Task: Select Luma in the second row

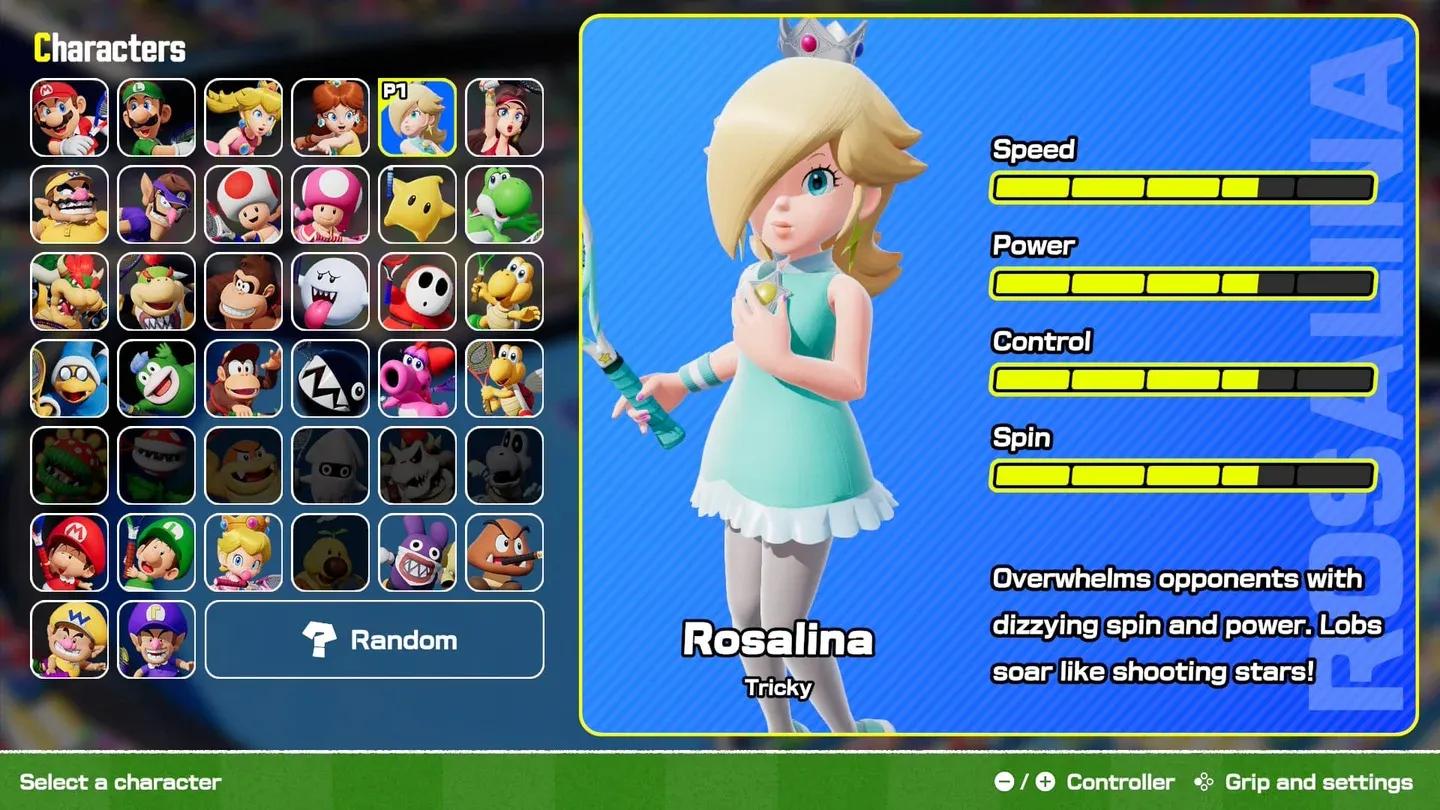Action: coord(418,205)
